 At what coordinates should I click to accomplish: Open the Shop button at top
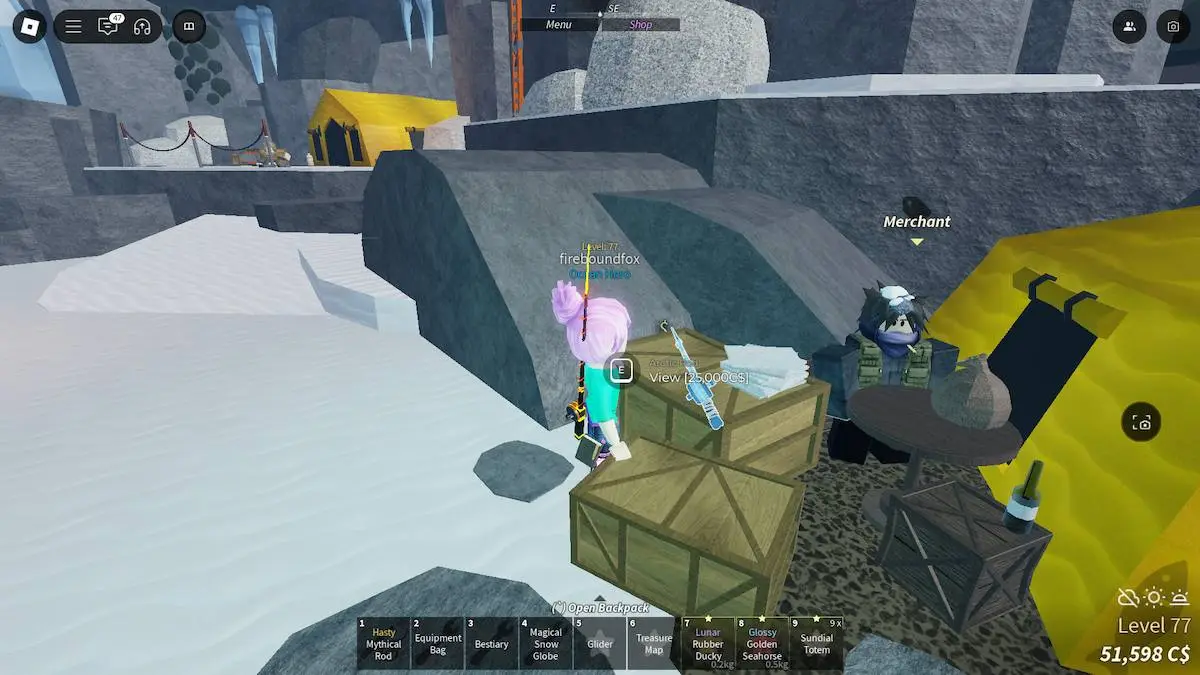641,25
